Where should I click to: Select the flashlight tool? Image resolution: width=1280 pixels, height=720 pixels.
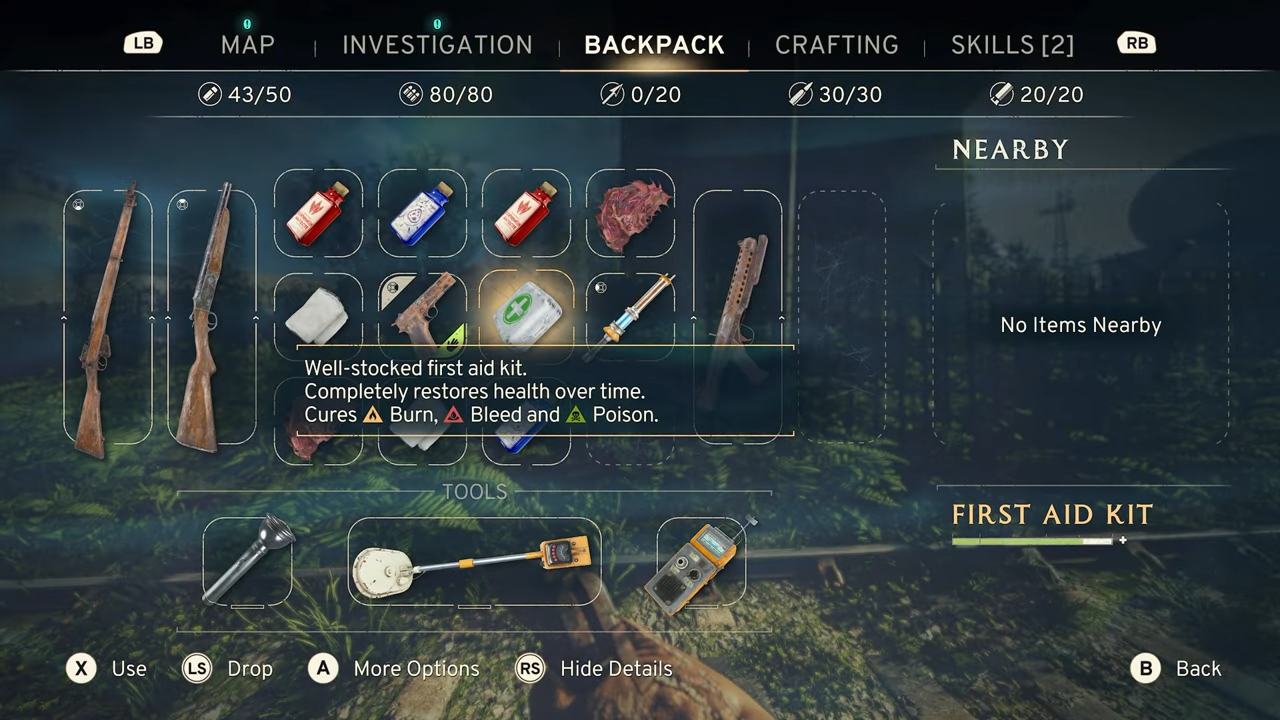pyautogui.click(x=248, y=561)
